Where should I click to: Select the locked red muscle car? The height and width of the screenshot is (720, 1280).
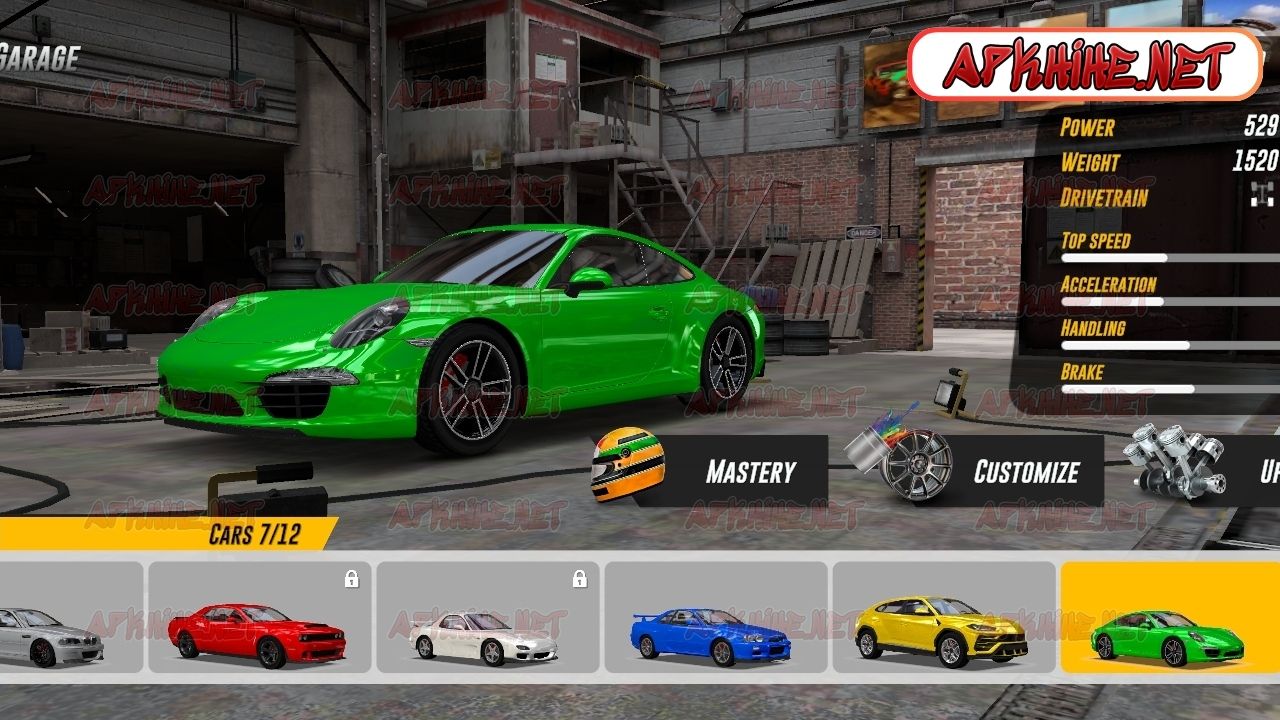point(259,617)
